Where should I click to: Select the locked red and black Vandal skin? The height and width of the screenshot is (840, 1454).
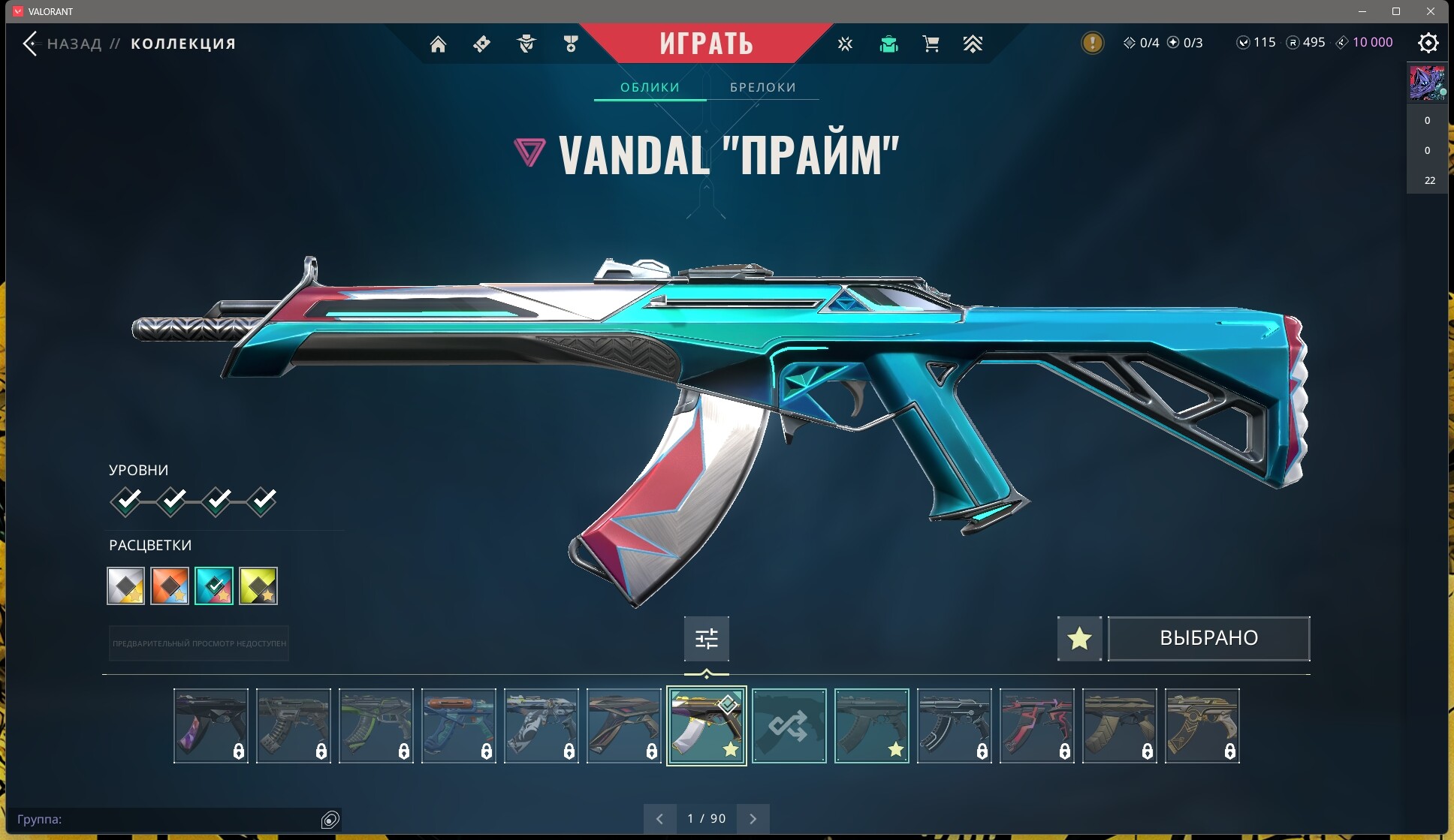(1036, 726)
